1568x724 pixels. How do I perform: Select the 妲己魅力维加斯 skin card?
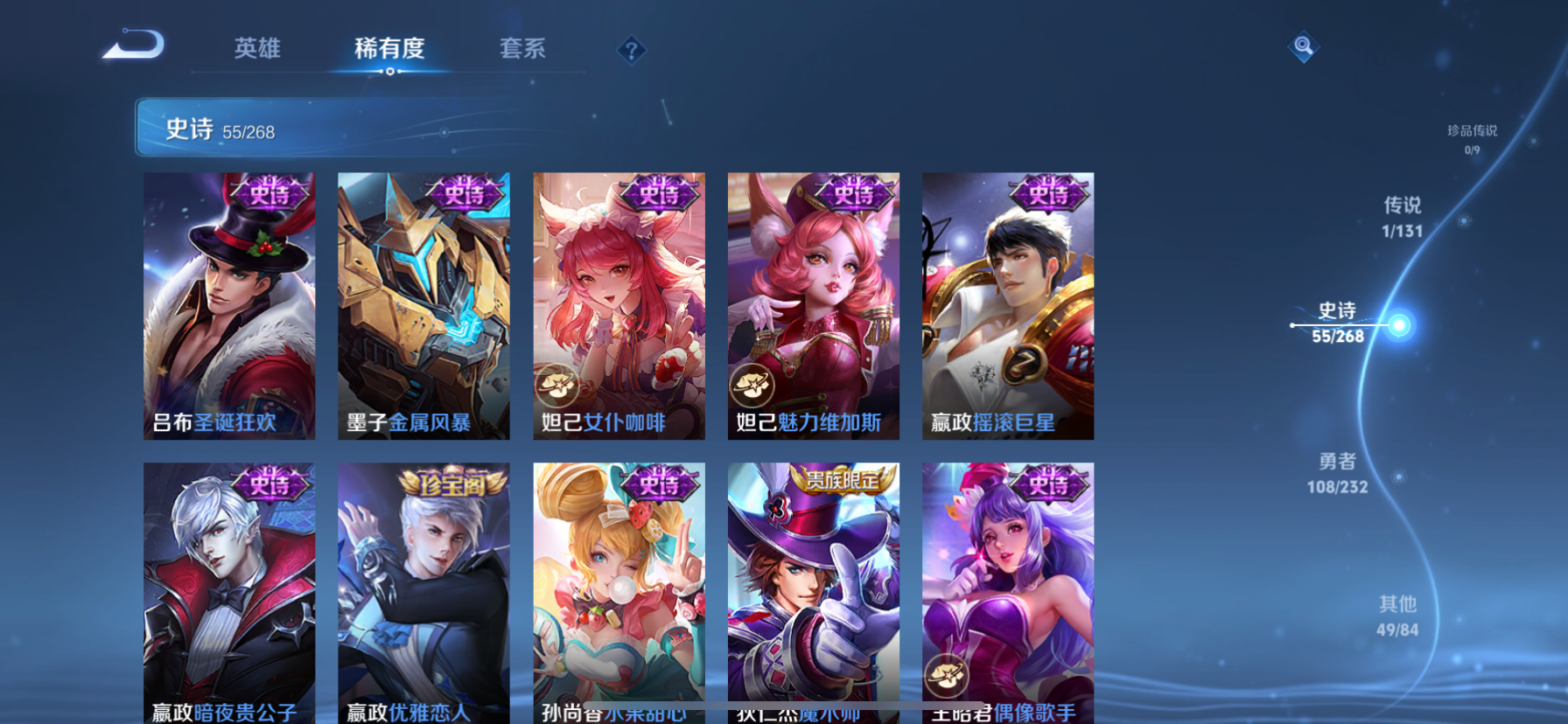813,306
